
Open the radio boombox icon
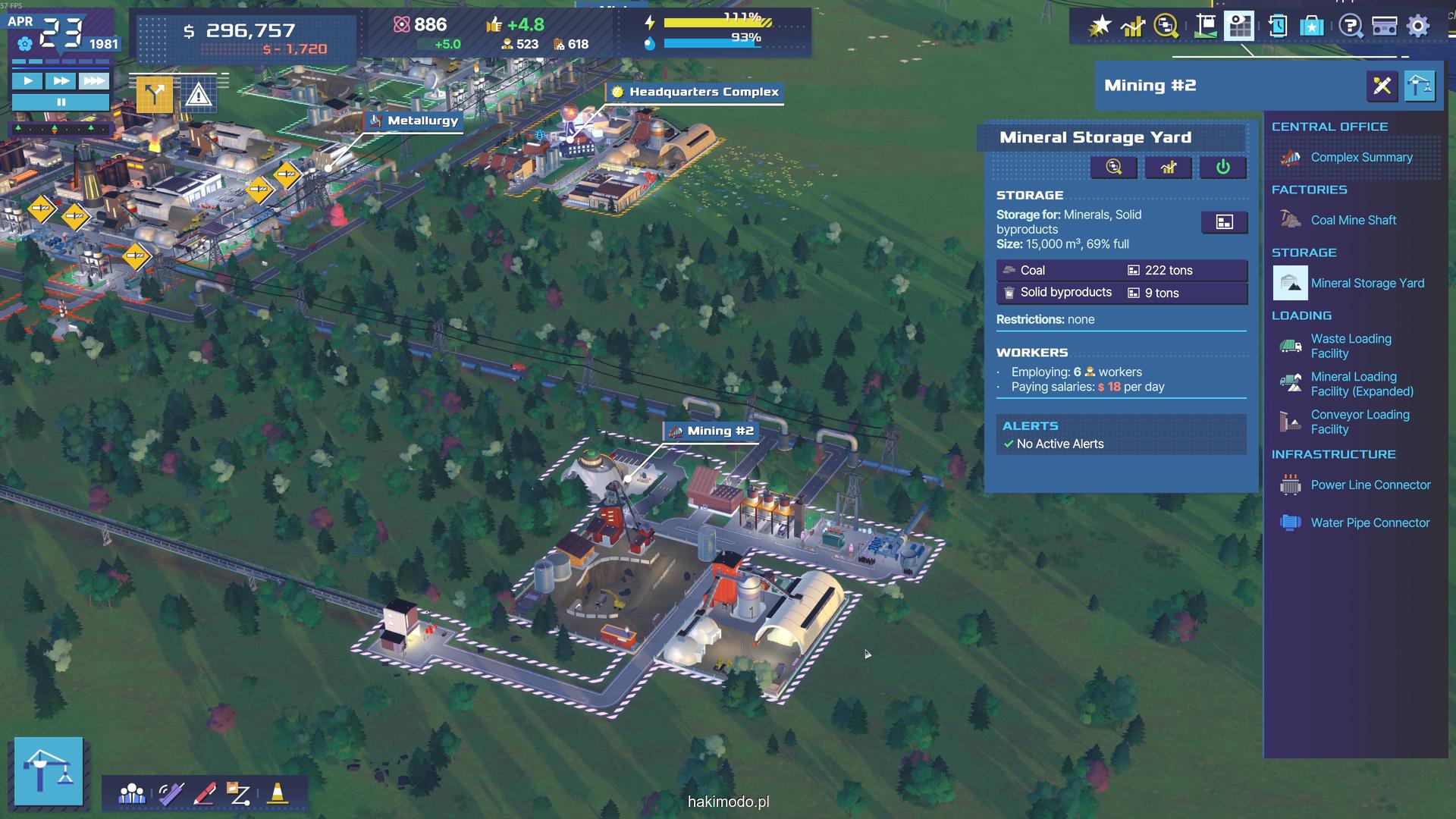pos(1385,27)
